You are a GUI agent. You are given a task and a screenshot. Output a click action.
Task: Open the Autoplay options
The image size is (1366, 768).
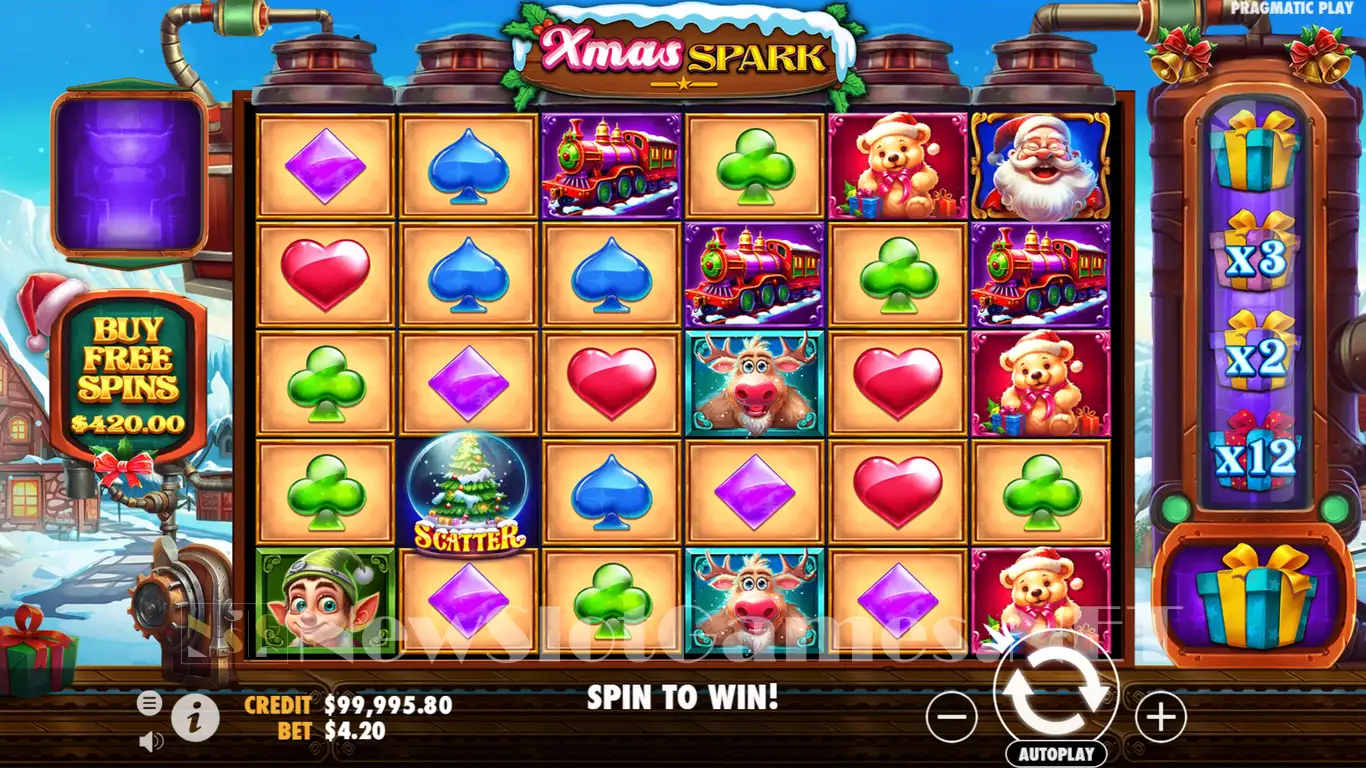(x=1056, y=753)
